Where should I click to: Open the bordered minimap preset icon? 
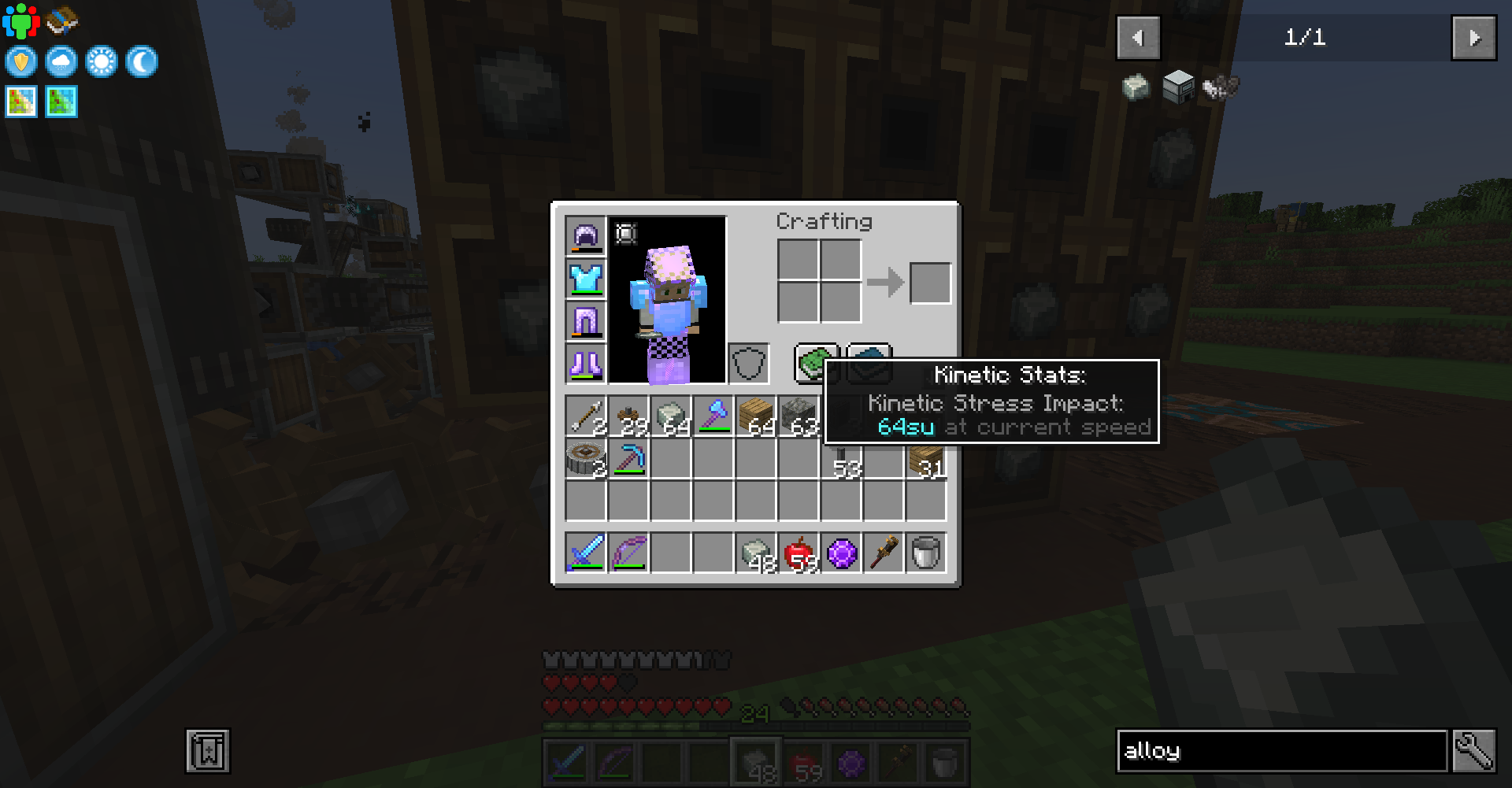20,101
